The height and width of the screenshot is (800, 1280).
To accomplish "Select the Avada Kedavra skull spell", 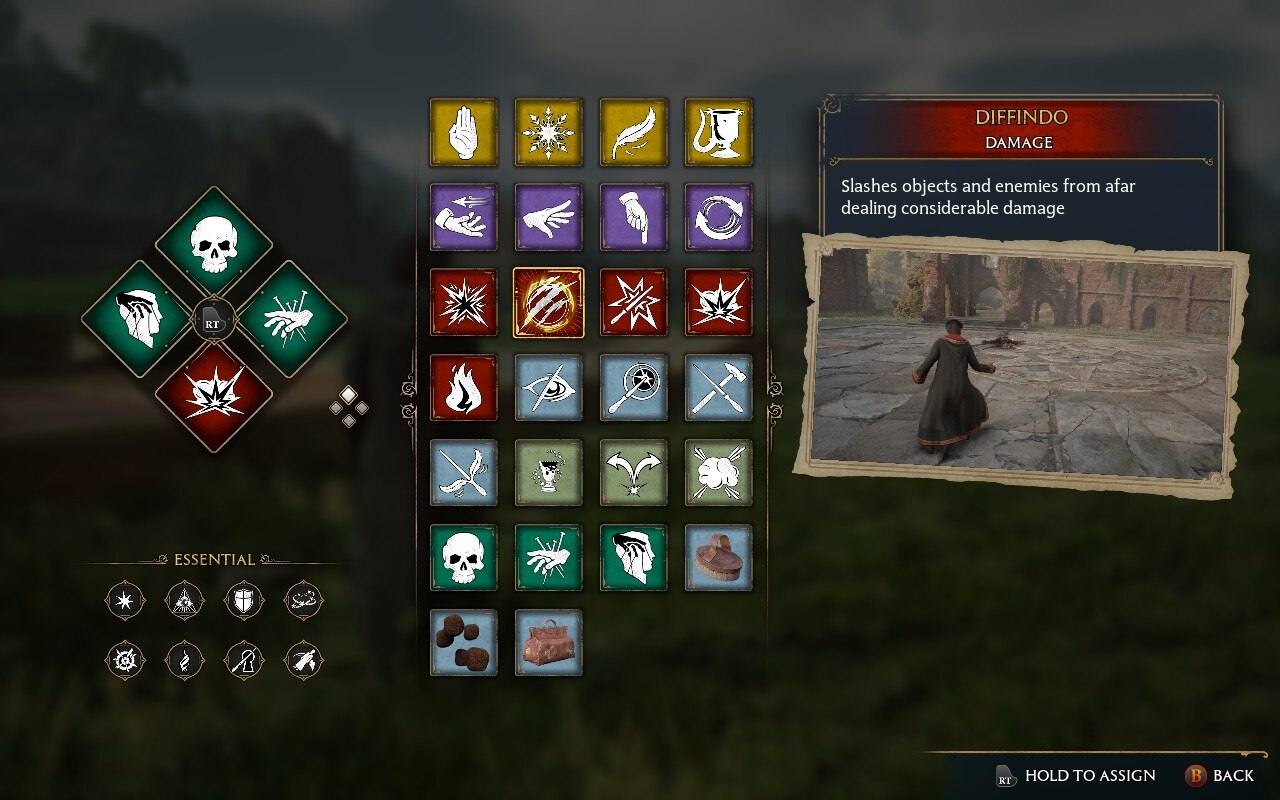I will pos(463,558).
